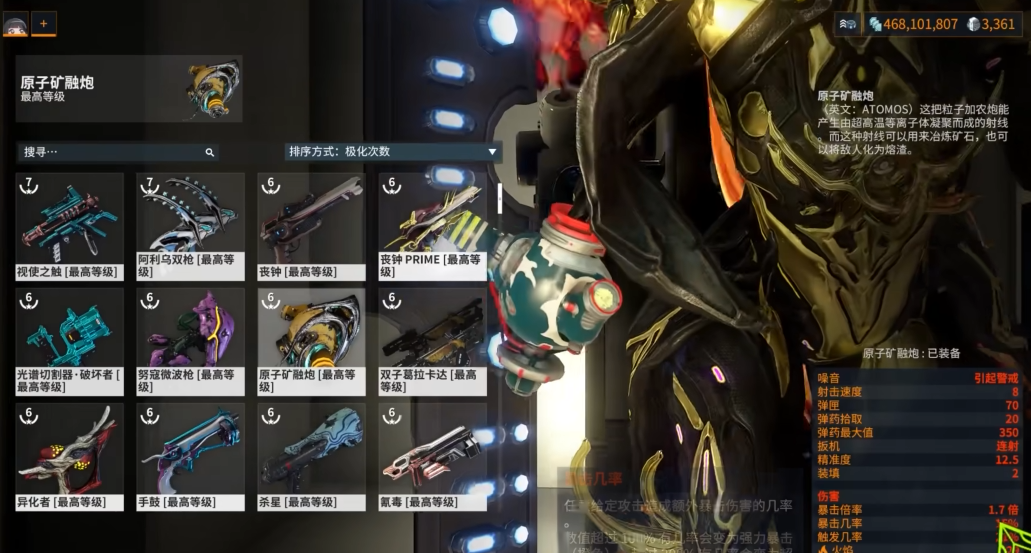Choose the 手鼓 weapon tile
The image size is (1031, 553).
pos(190,456)
